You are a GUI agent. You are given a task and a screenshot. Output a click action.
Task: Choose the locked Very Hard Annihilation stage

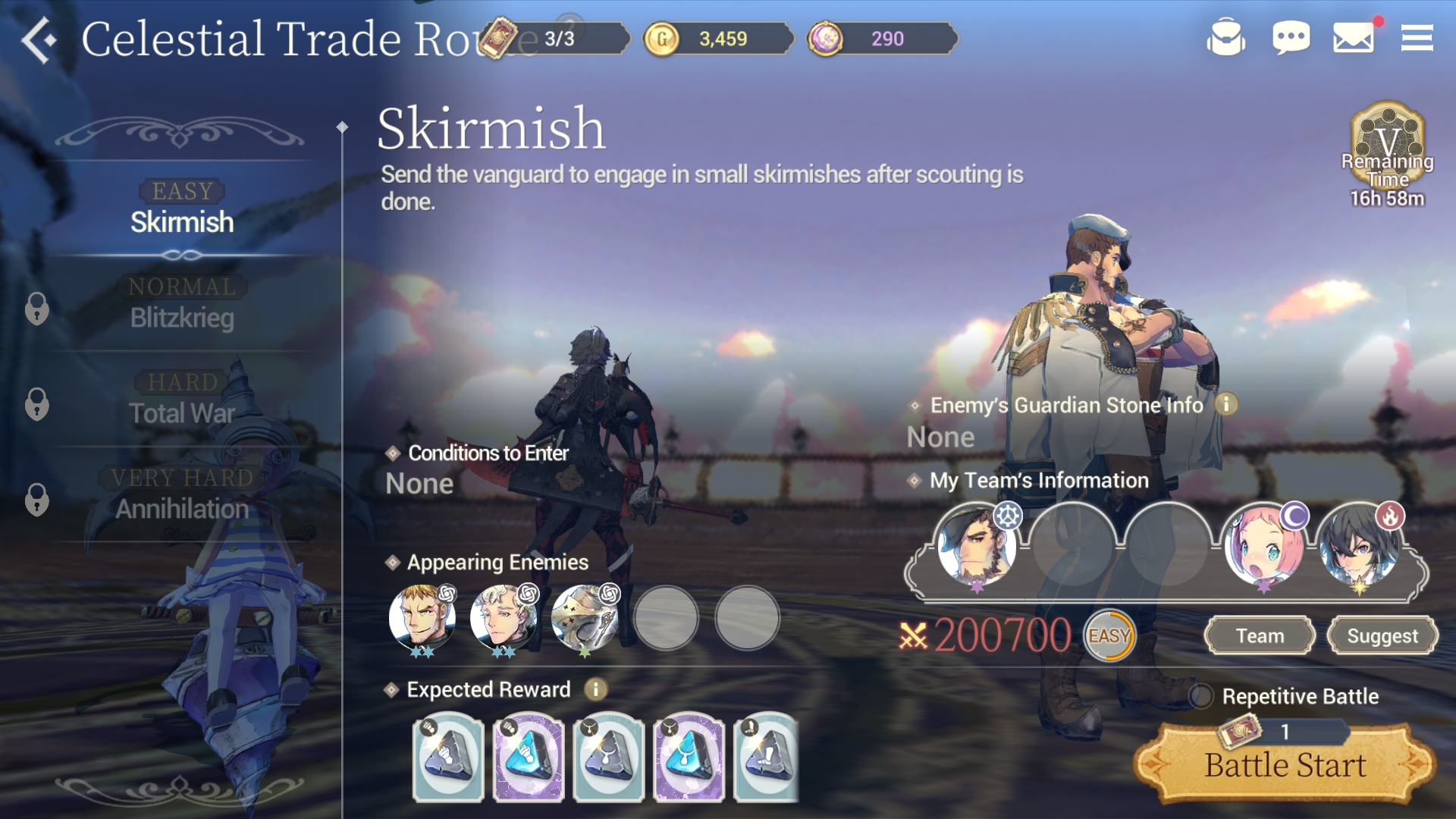coord(182,494)
